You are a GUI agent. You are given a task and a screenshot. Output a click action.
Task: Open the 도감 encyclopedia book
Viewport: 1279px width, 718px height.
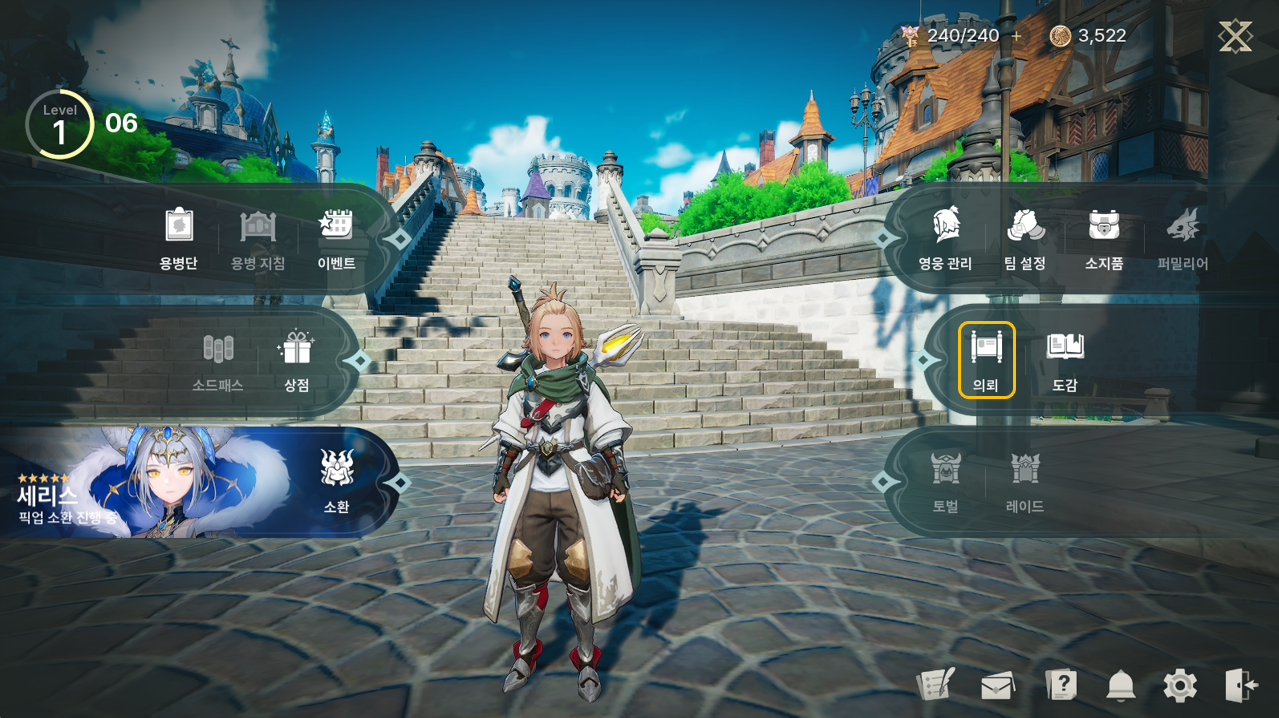[1065, 360]
